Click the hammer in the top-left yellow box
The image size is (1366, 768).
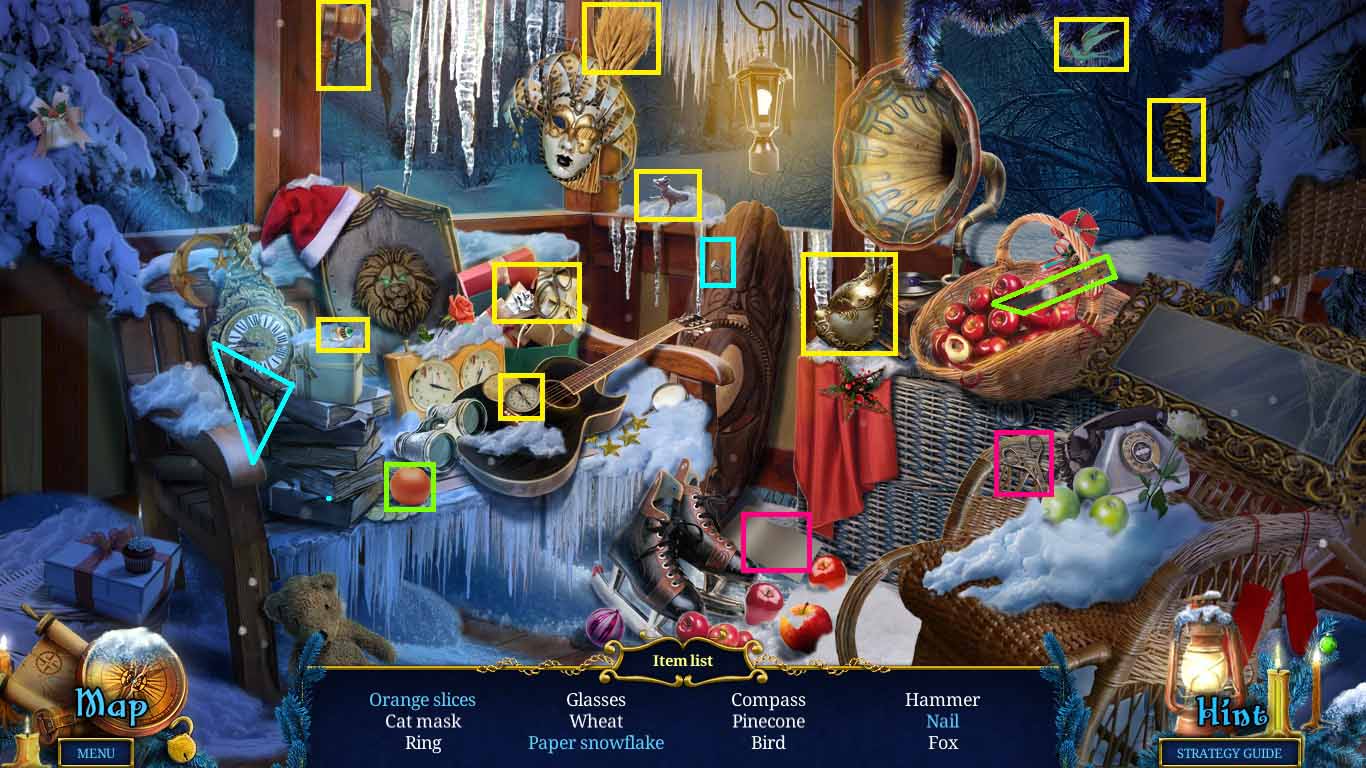point(343,43)
